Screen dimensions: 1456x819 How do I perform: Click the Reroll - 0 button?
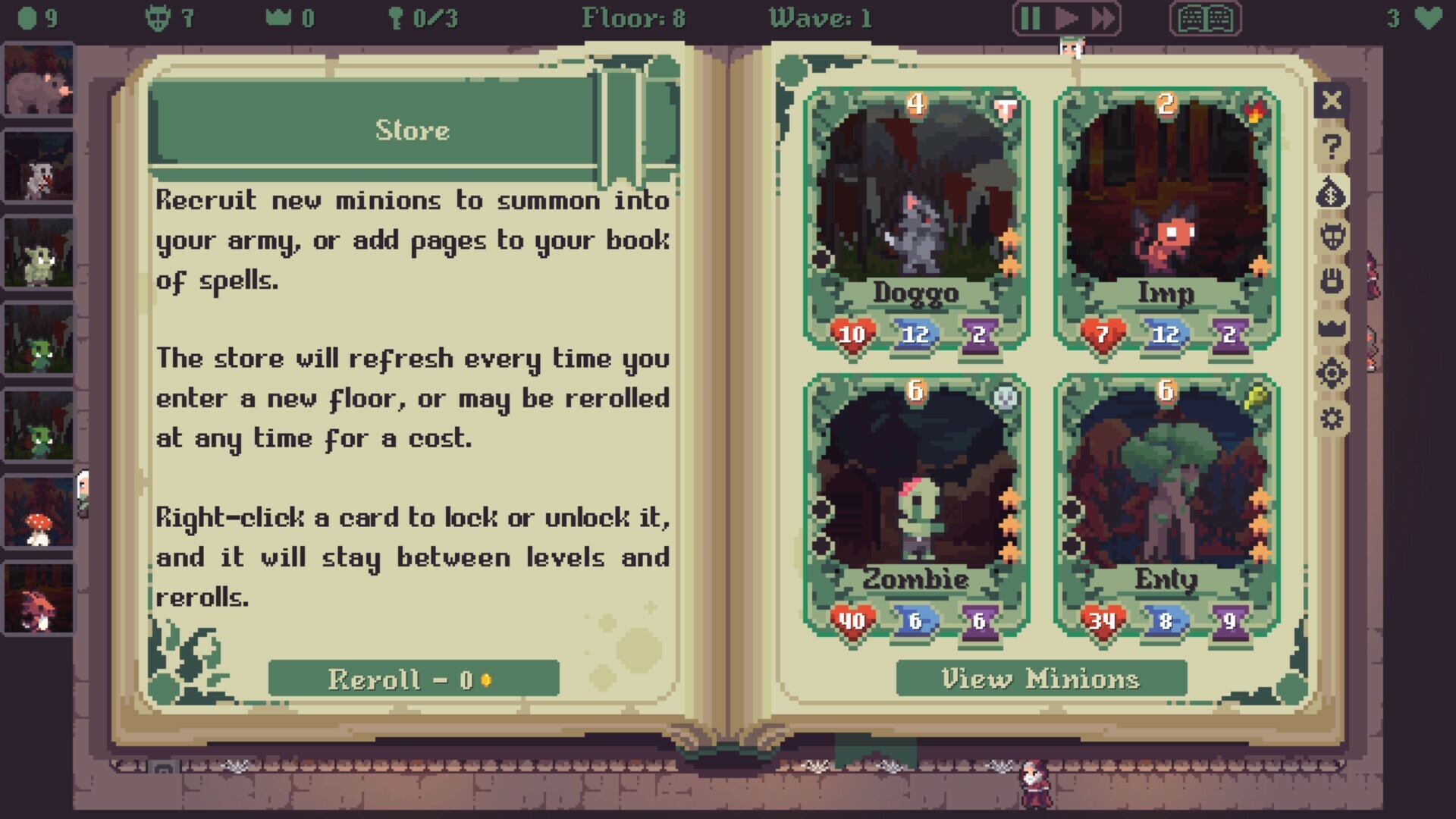tap(413, 679)
